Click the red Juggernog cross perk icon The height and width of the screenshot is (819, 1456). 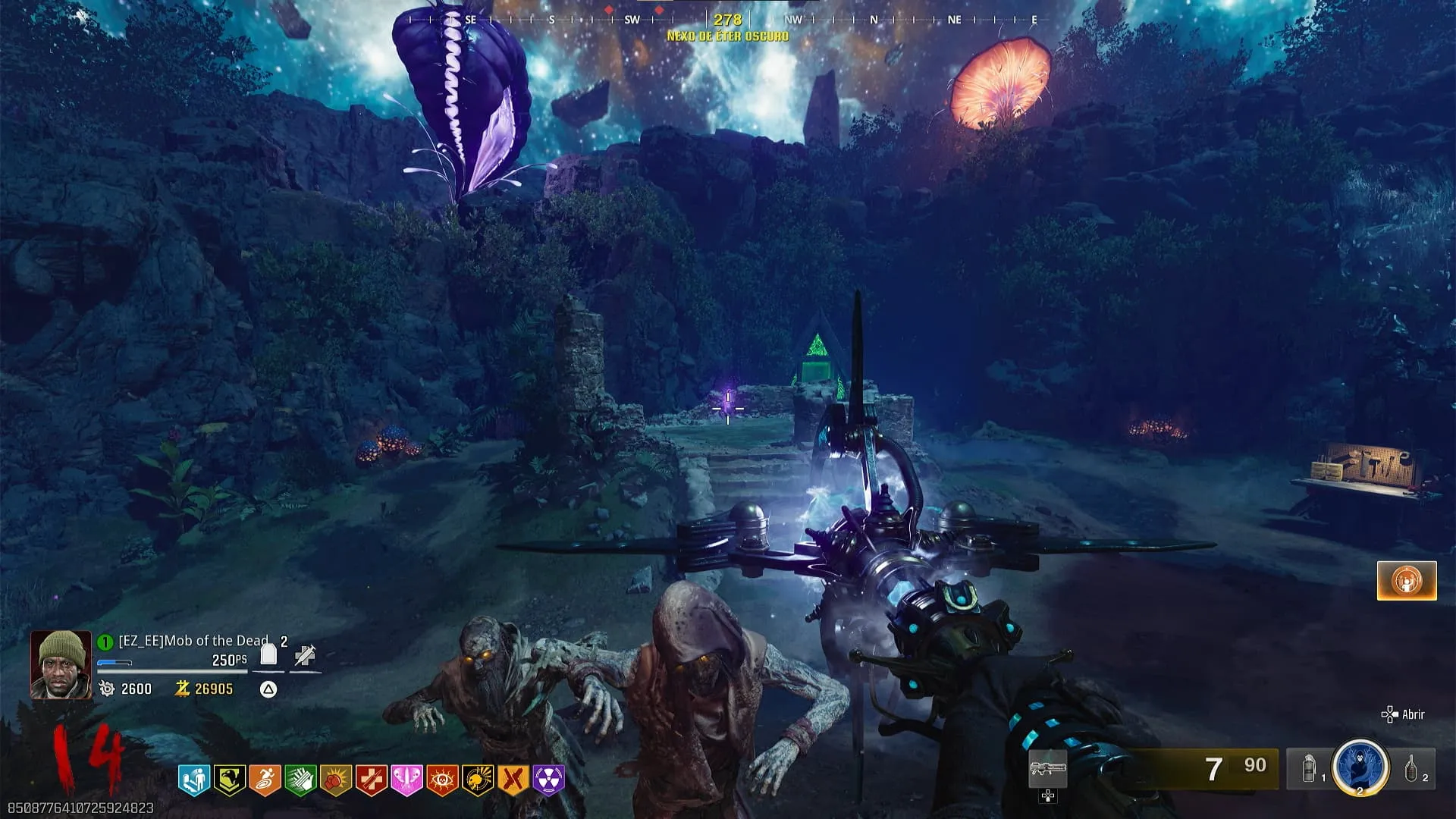[x=372, y=780]
